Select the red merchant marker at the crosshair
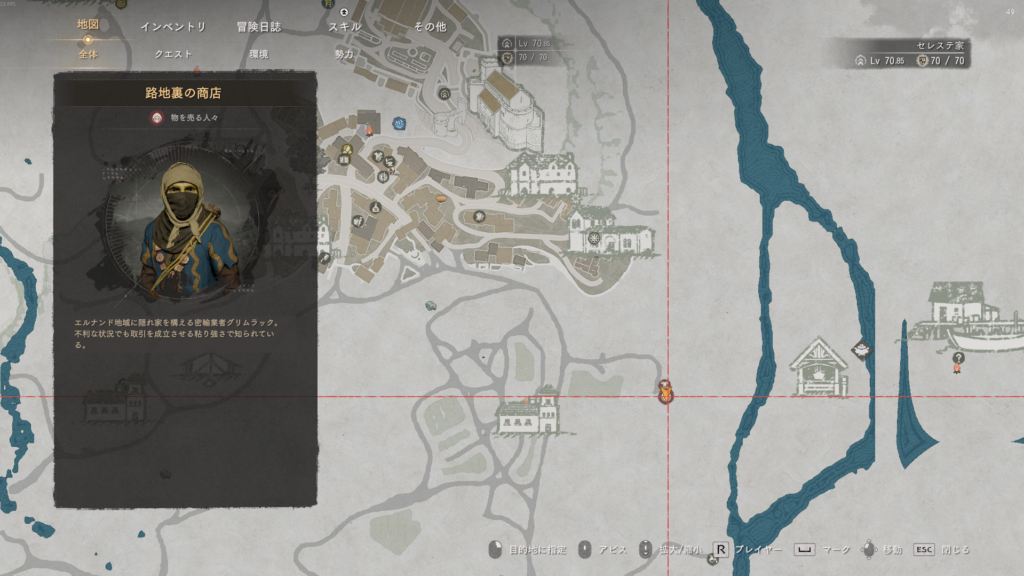The height and width of the screenshot is (576, 1024). (x=666, y=391)
